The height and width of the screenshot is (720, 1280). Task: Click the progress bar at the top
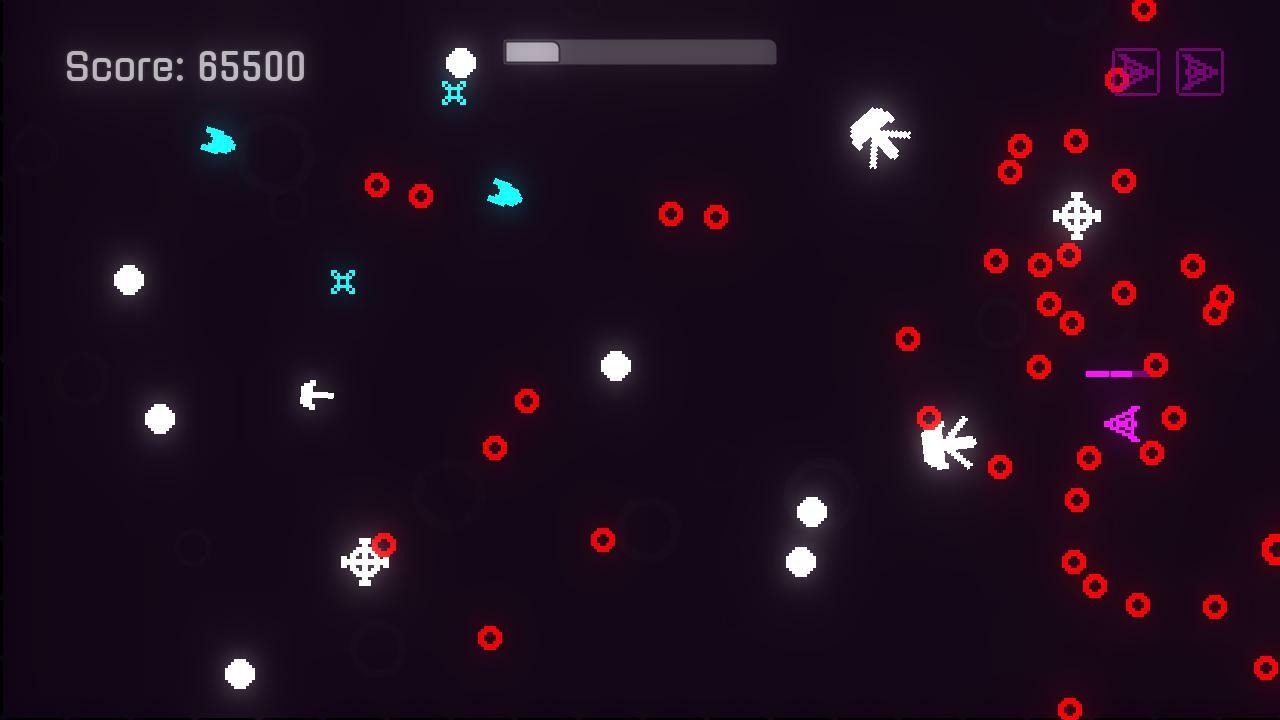click(x=640, y=51)
